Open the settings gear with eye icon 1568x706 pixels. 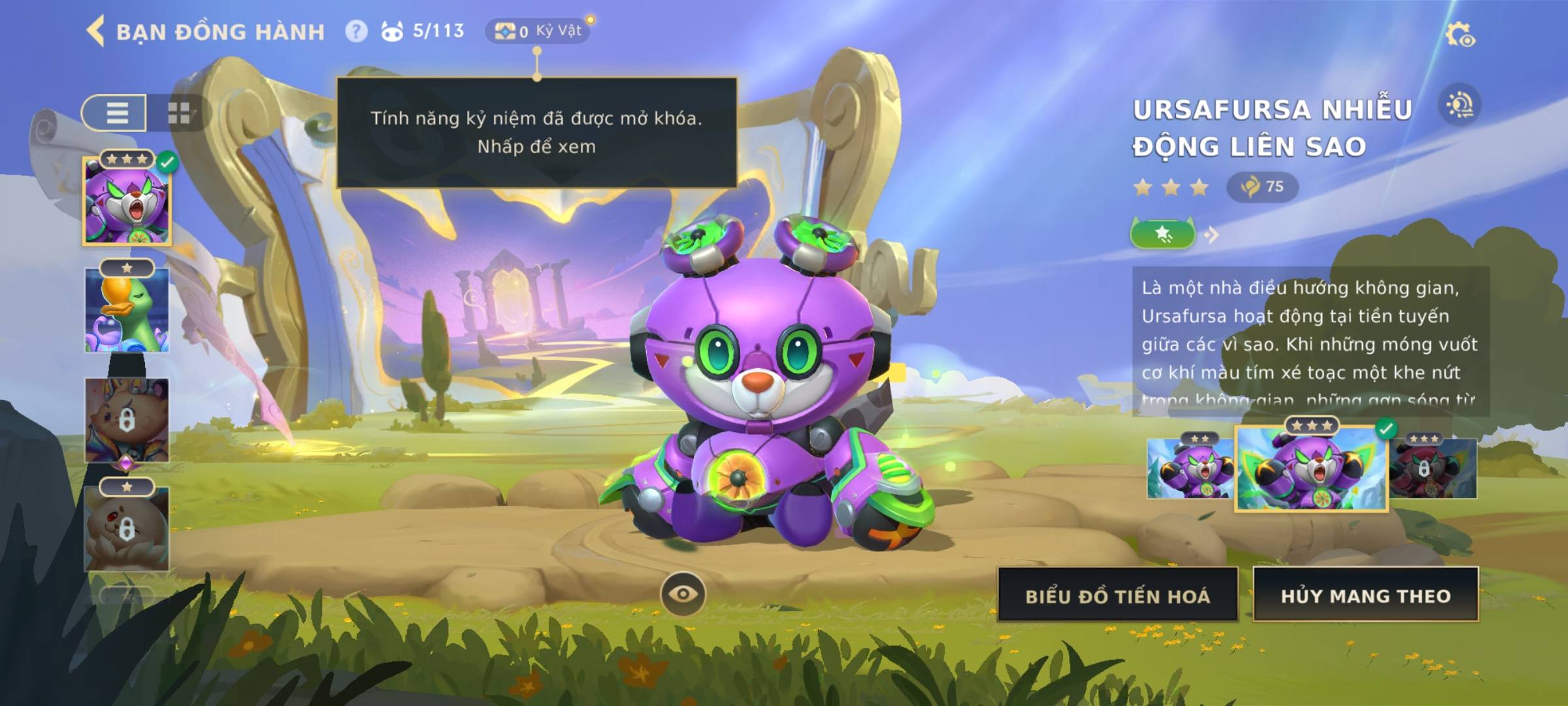pyautogui.click(x=1459, y=35)
